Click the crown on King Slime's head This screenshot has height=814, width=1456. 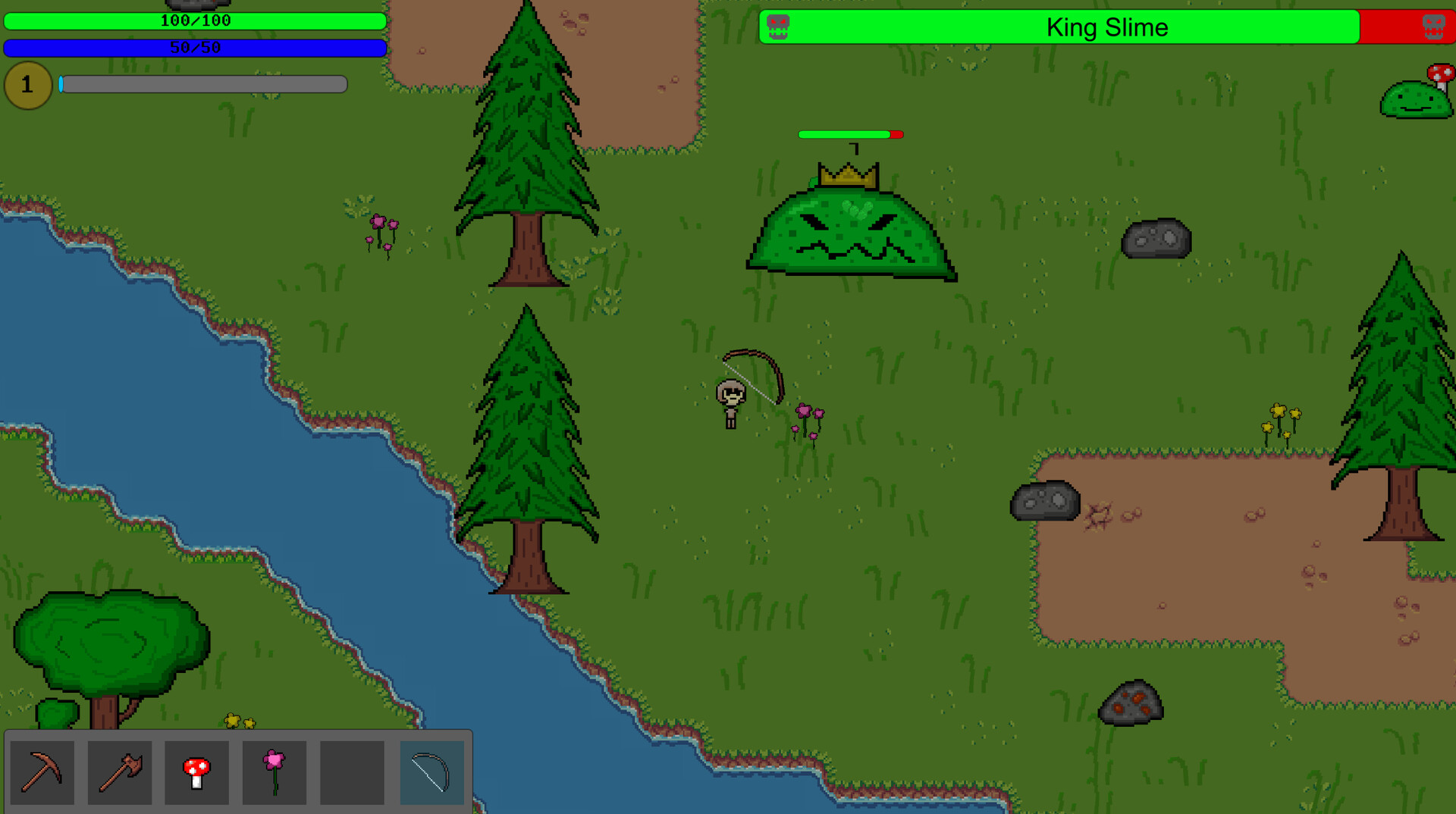point(847,176)
